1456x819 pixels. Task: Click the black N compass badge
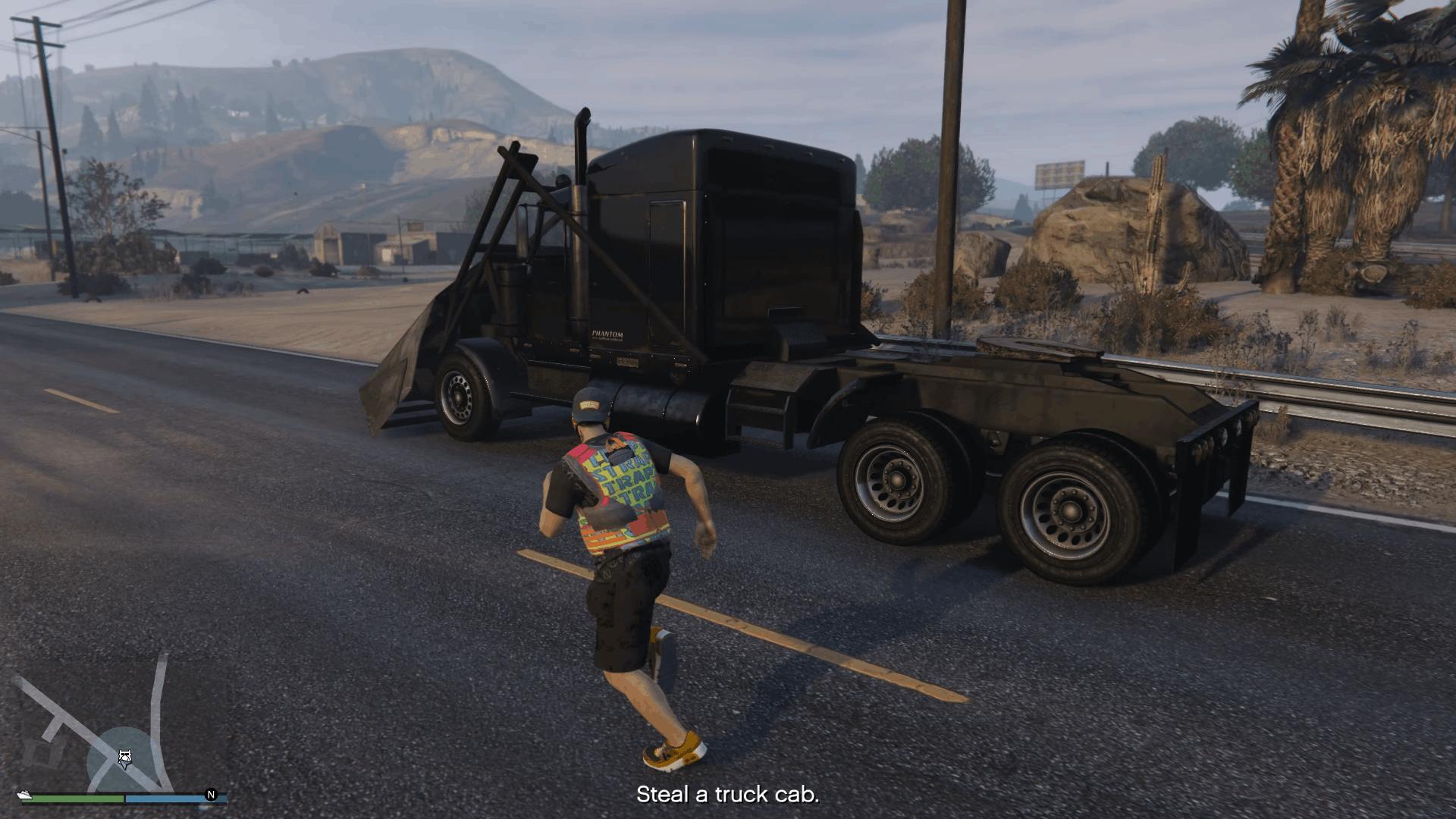[x=211, y=793]
